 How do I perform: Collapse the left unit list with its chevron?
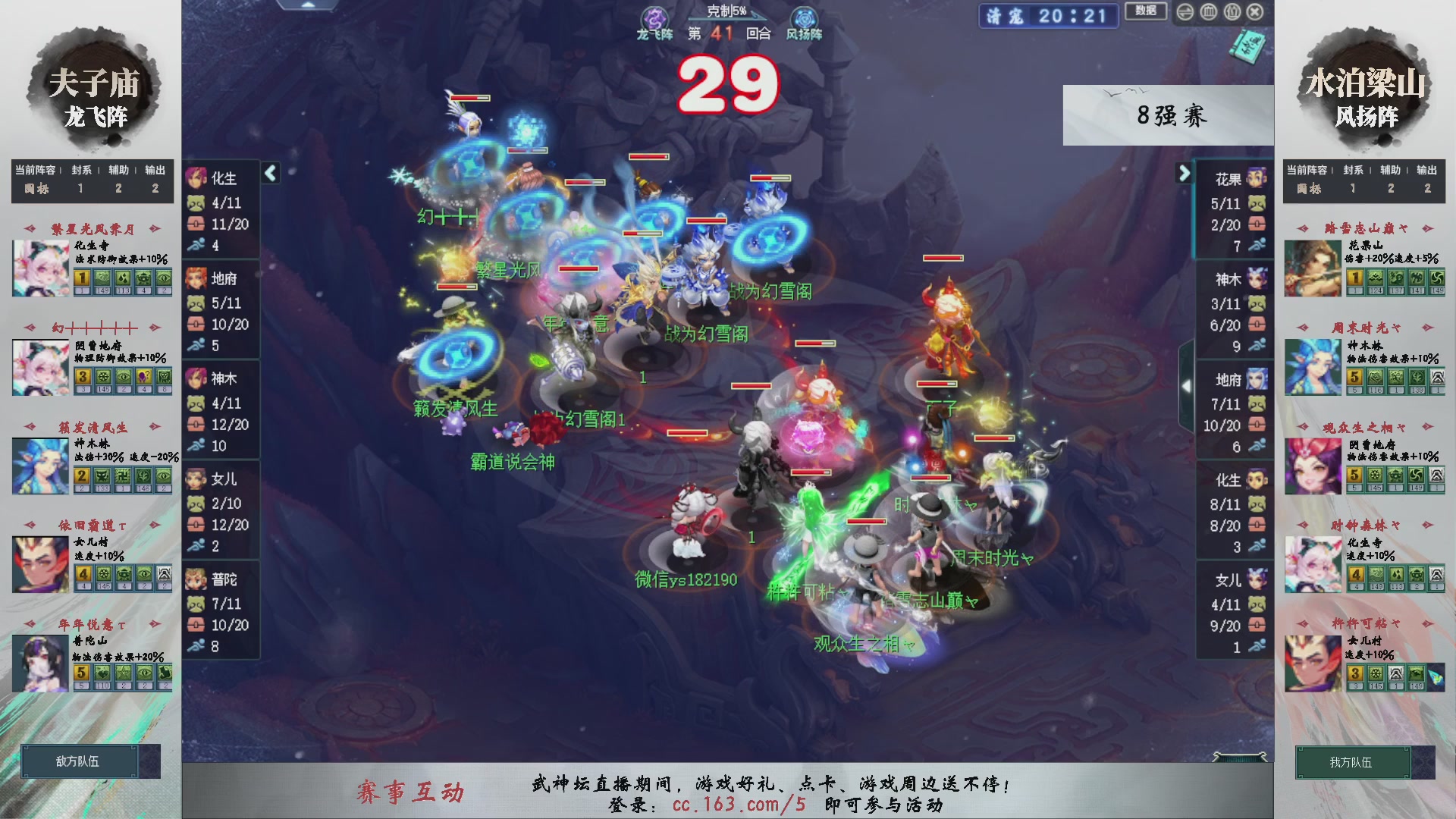point(270,172)
